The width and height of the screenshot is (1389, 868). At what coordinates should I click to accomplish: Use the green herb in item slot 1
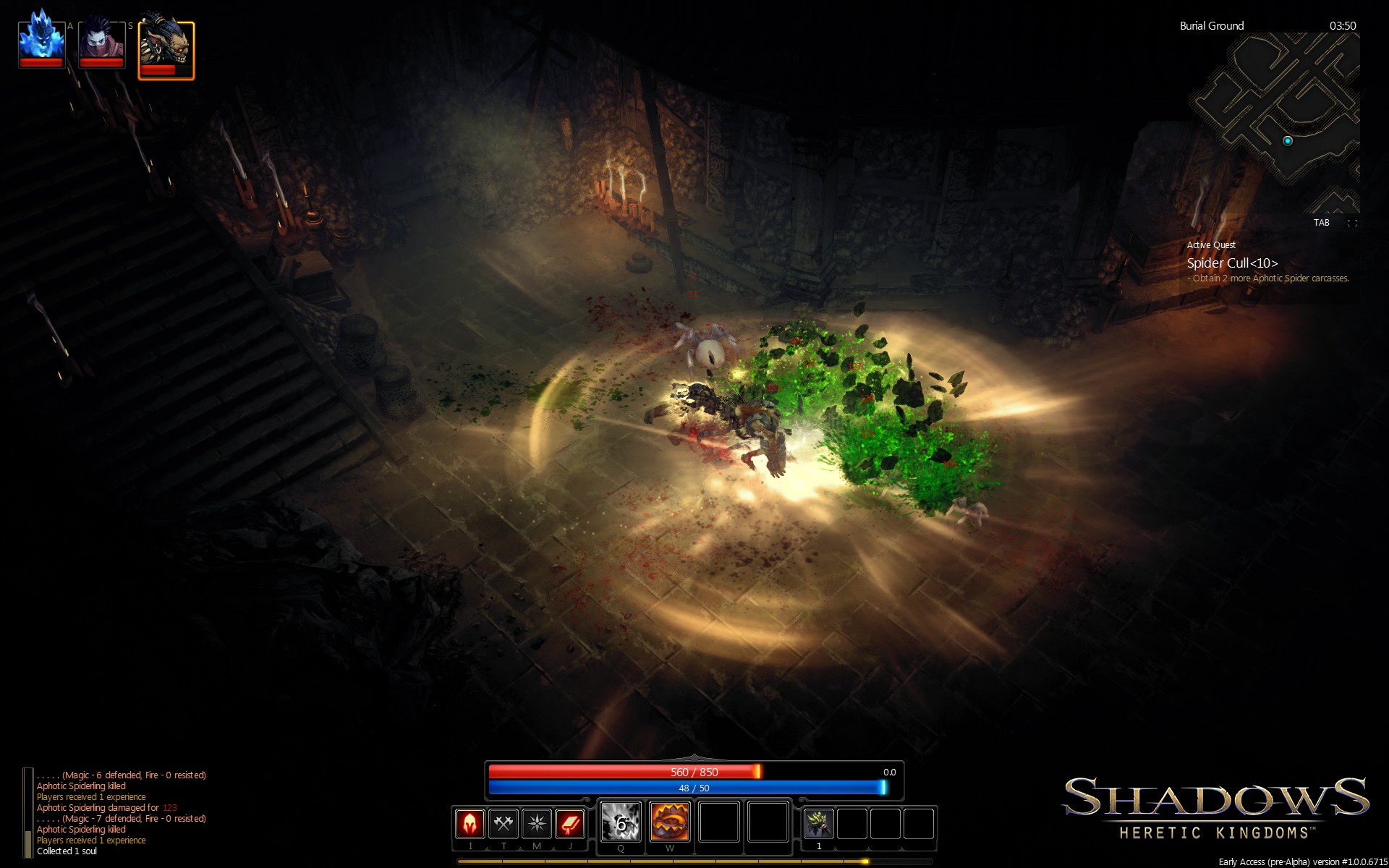coord(818,822)
